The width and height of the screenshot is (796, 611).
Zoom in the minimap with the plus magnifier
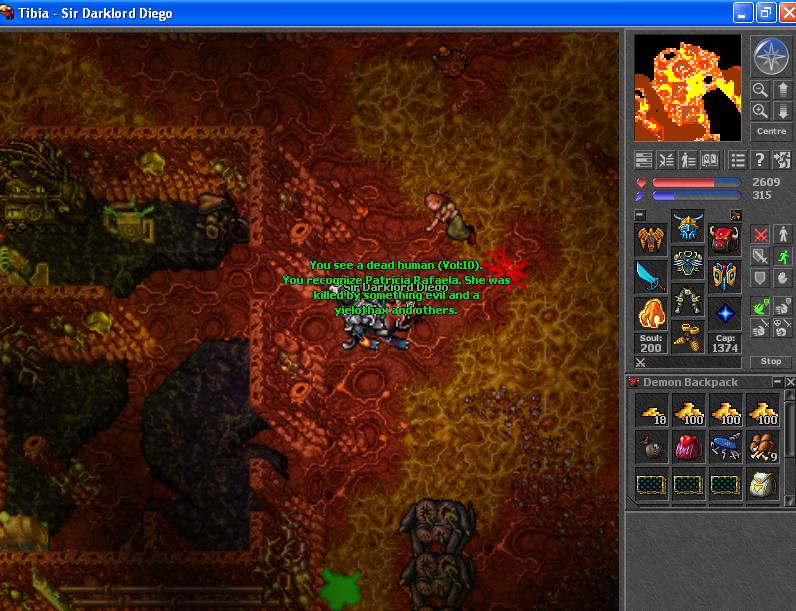pyautogui.click(x=761, y=111)
